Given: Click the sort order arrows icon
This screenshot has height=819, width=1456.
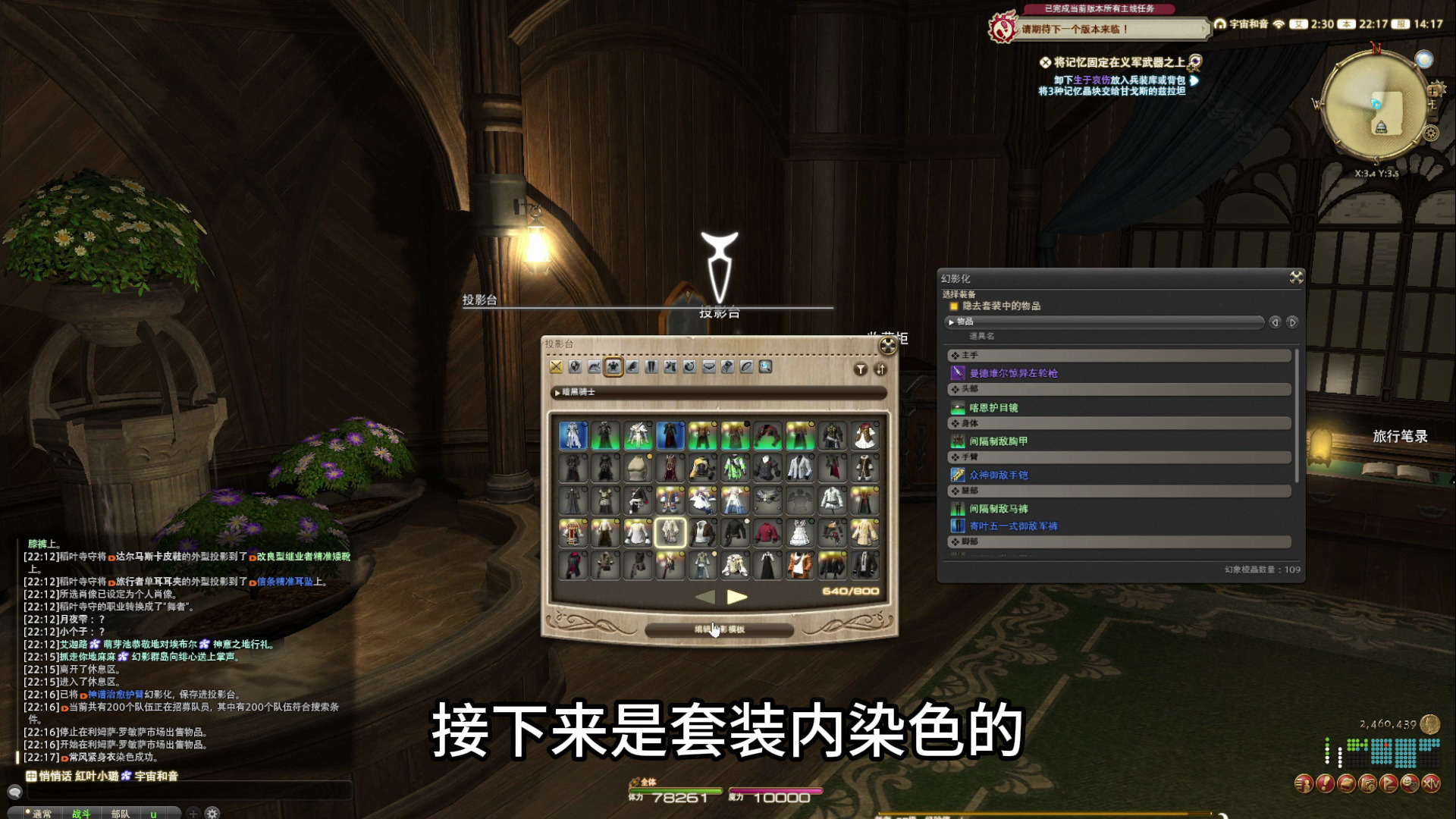Looking at the screenshot, I should point(880,369).
